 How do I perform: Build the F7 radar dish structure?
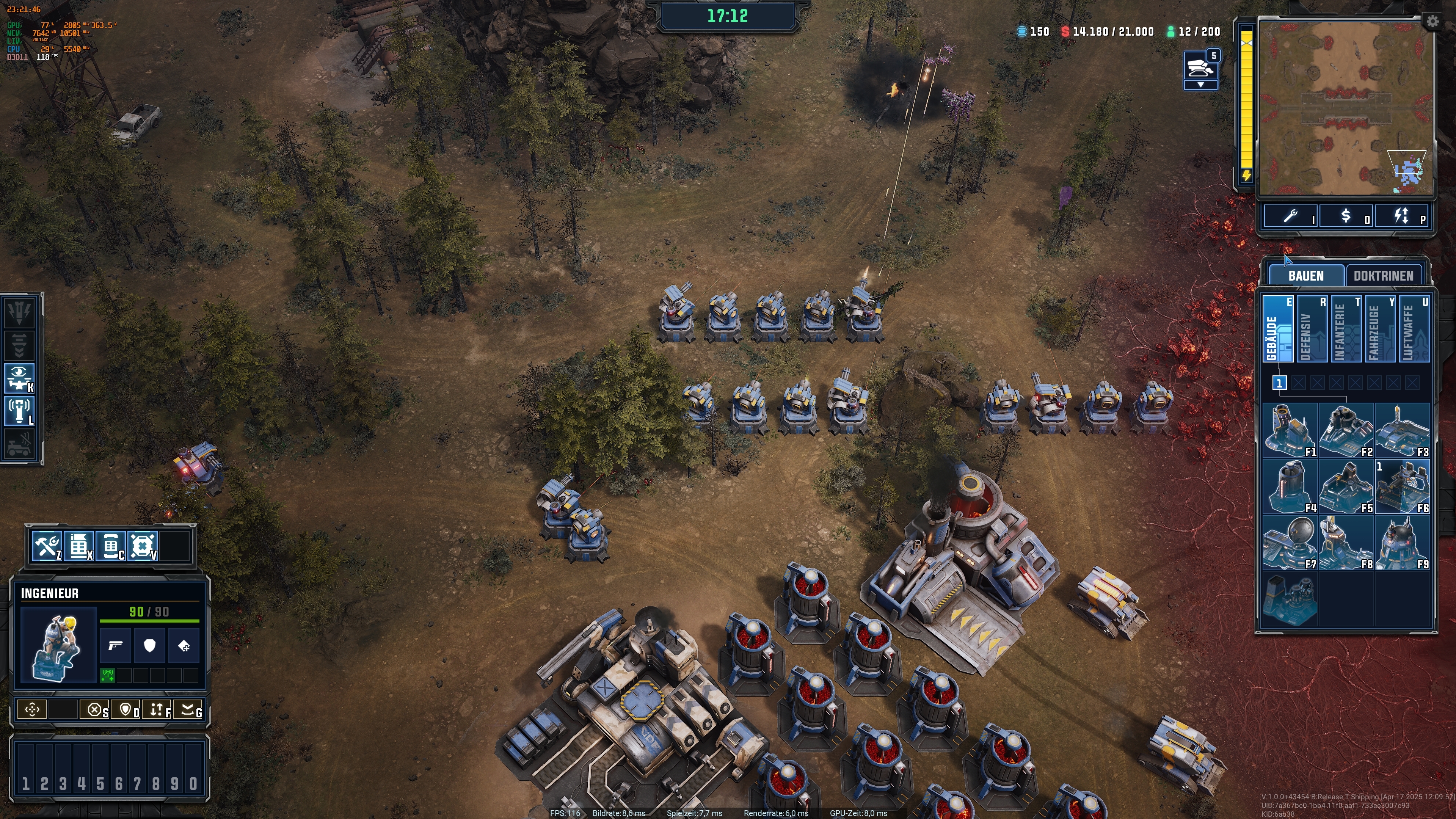click(x=1290, y=543)
